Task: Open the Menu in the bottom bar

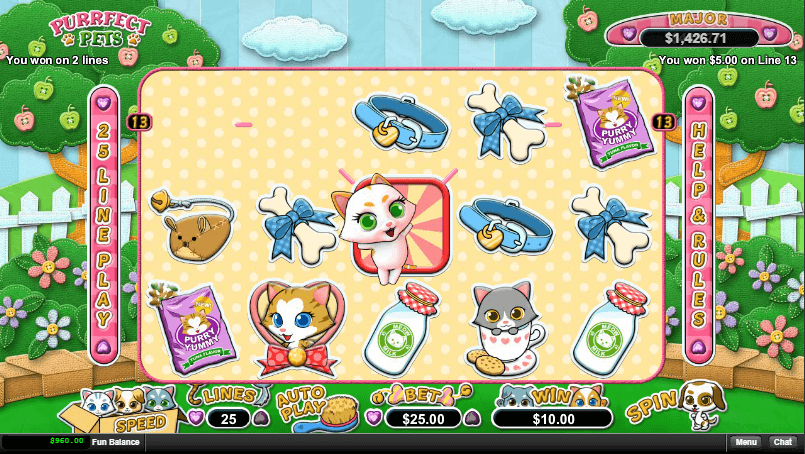Action: tap(745, 441)
